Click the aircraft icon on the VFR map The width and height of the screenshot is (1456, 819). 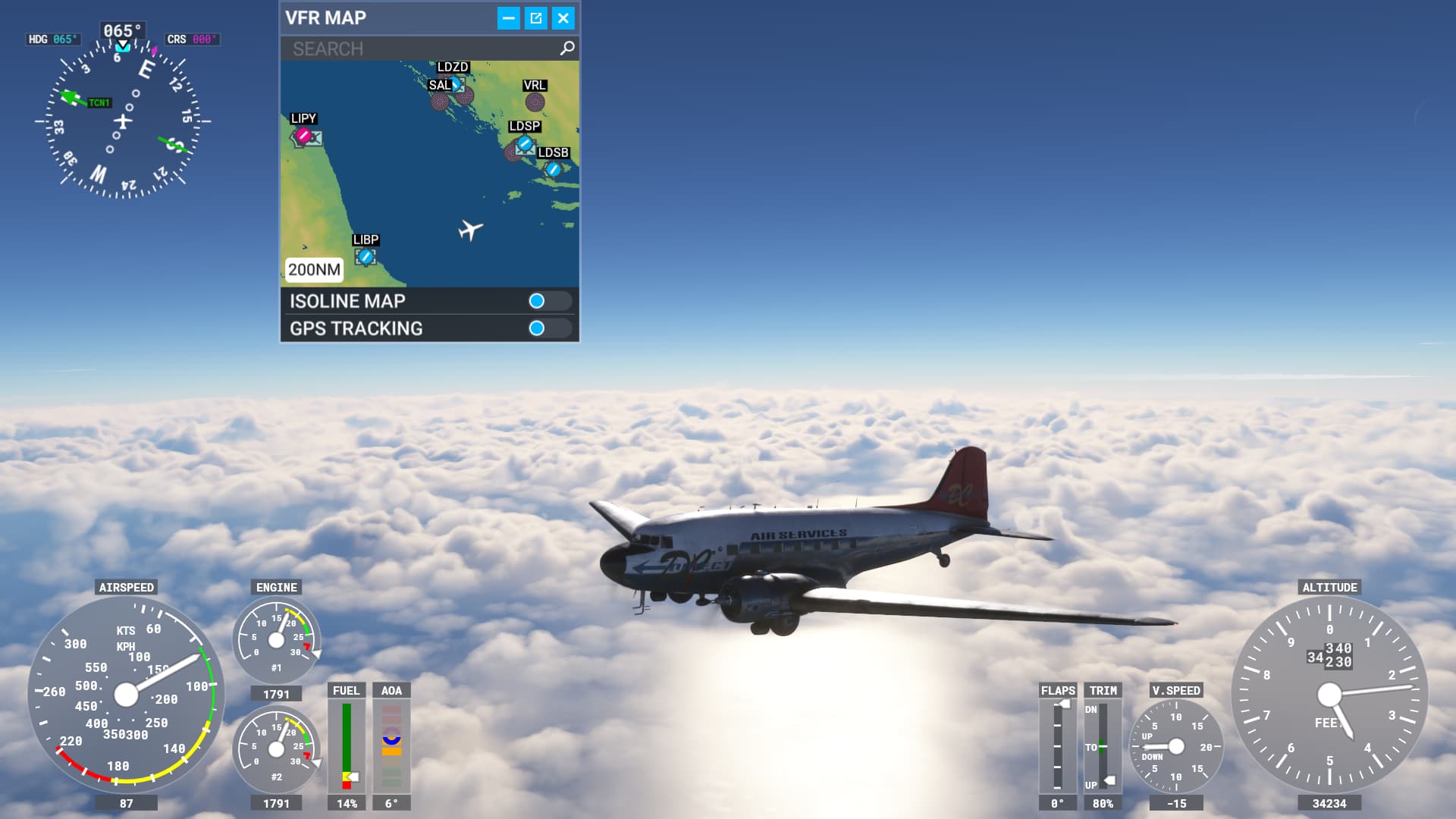pyautogui.click(x=470, y=229)
